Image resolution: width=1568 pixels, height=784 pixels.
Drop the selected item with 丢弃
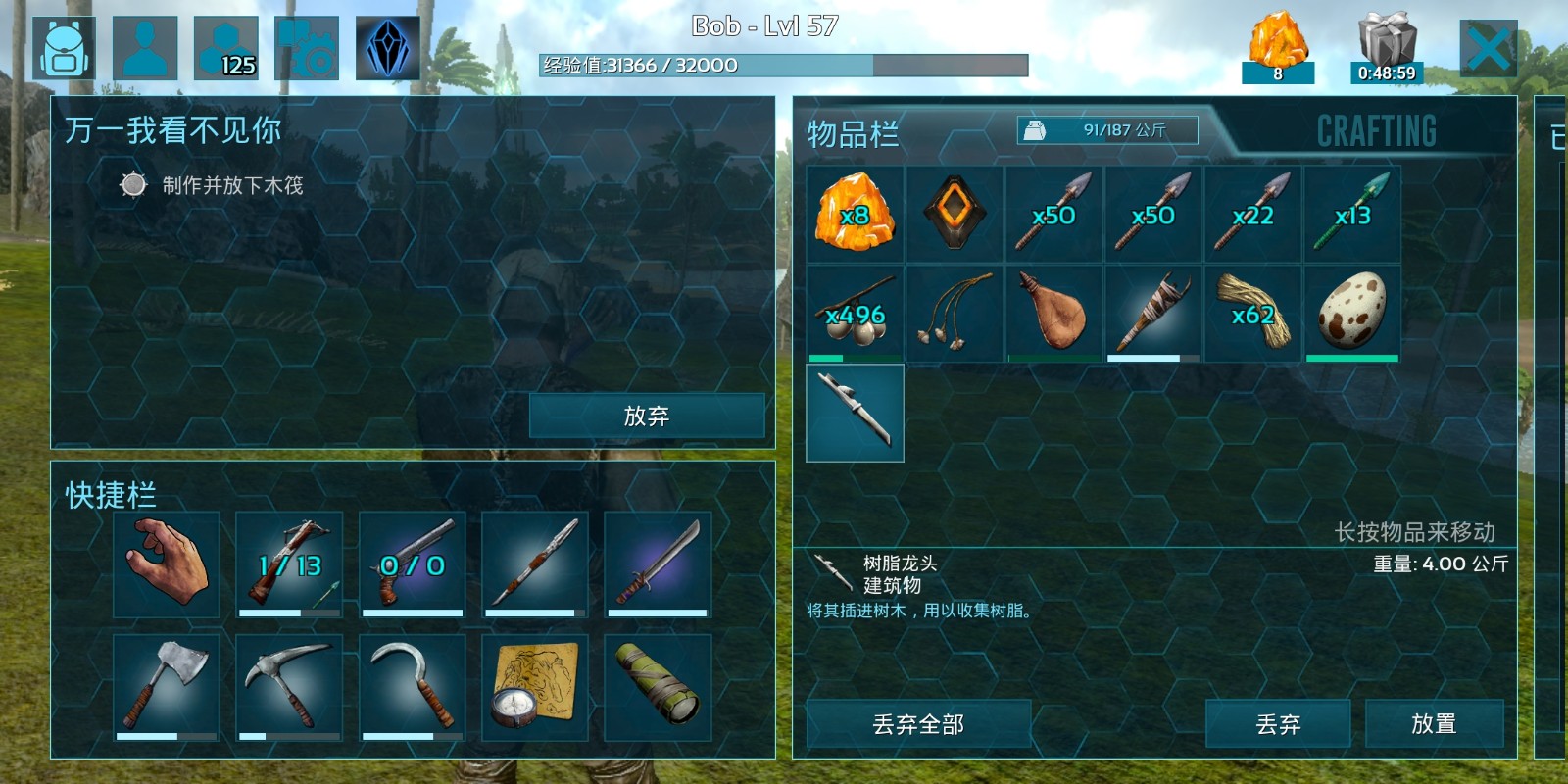coord(1277,724)
